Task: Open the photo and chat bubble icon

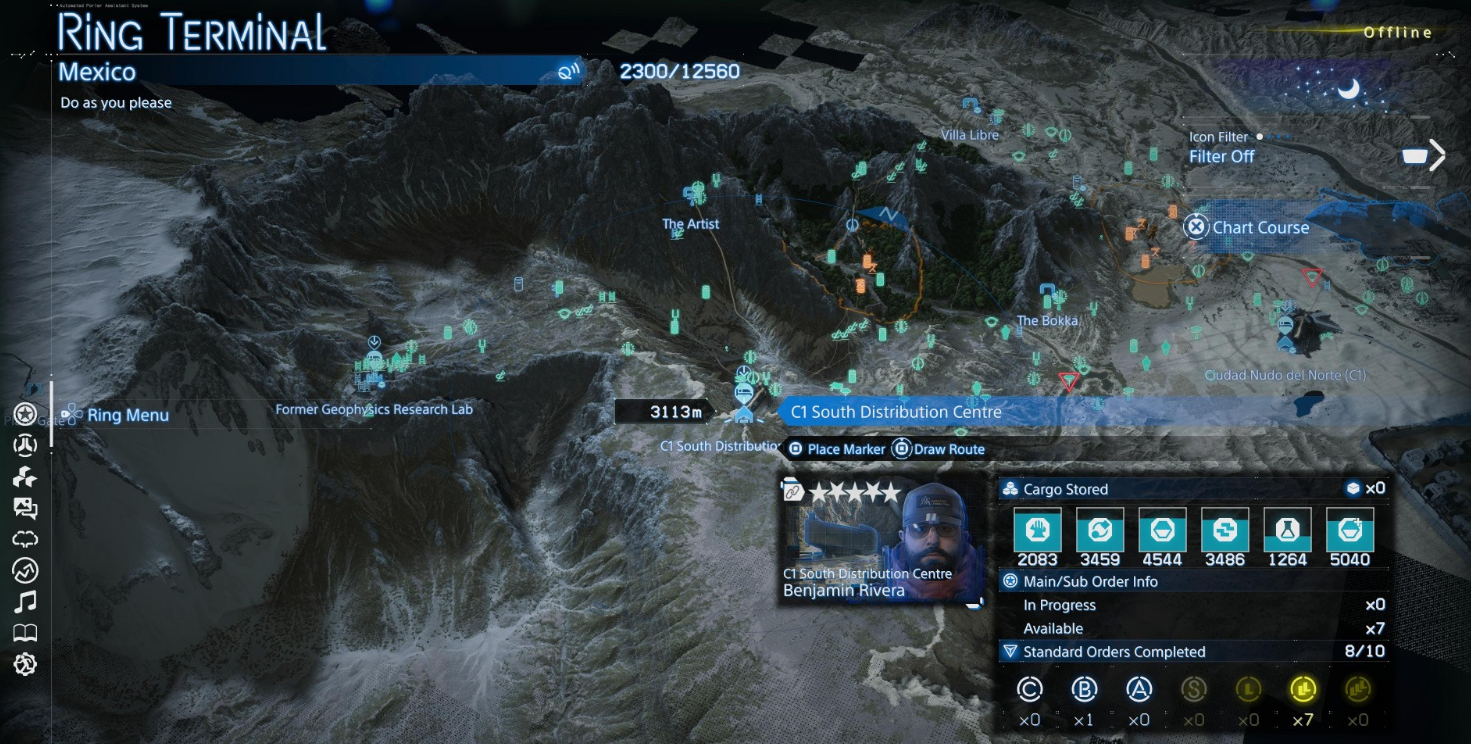Action: [x=25, y=508]
